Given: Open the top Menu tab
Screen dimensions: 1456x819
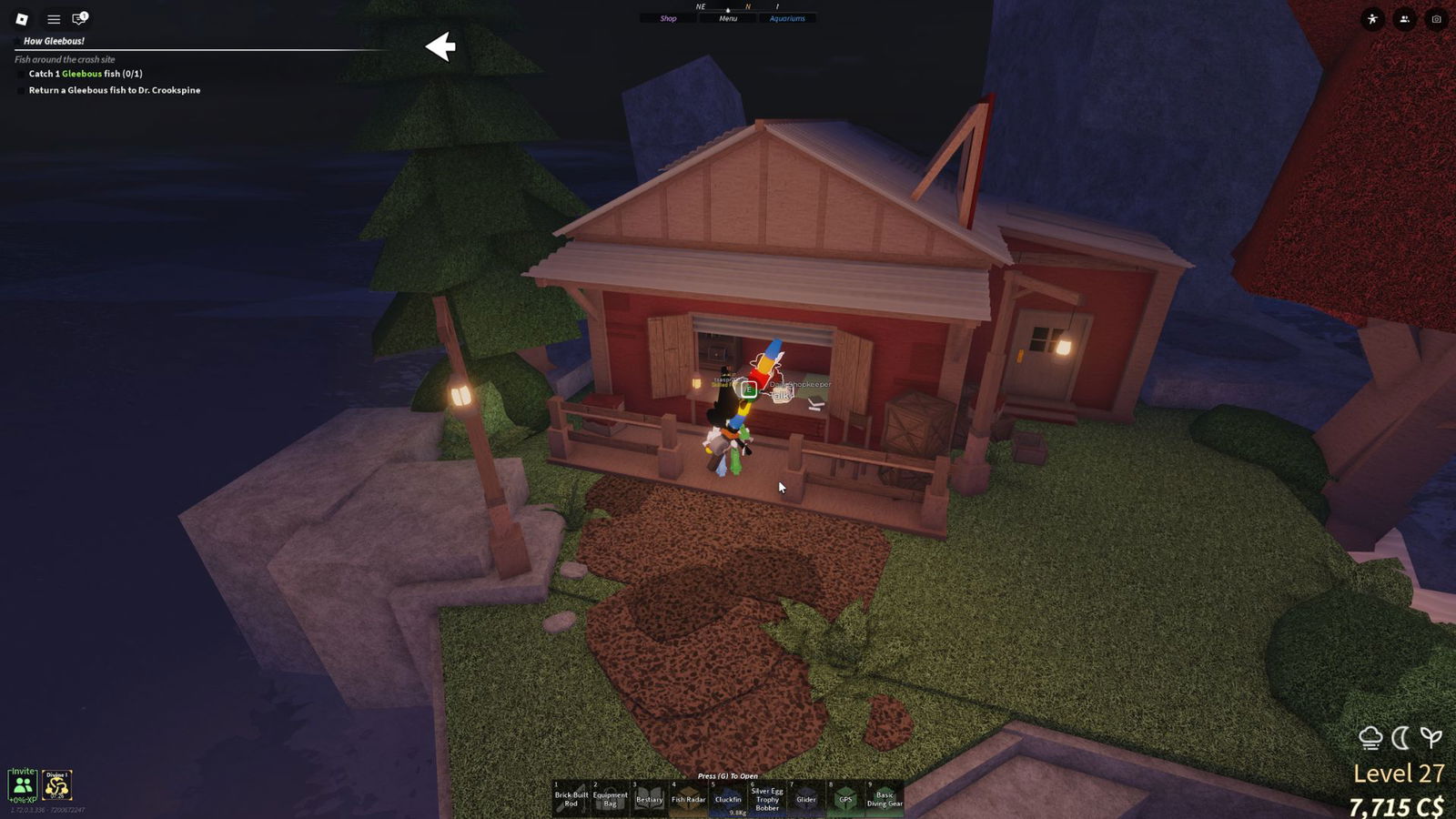Looking at the screenshot, I should click(728, 18).
